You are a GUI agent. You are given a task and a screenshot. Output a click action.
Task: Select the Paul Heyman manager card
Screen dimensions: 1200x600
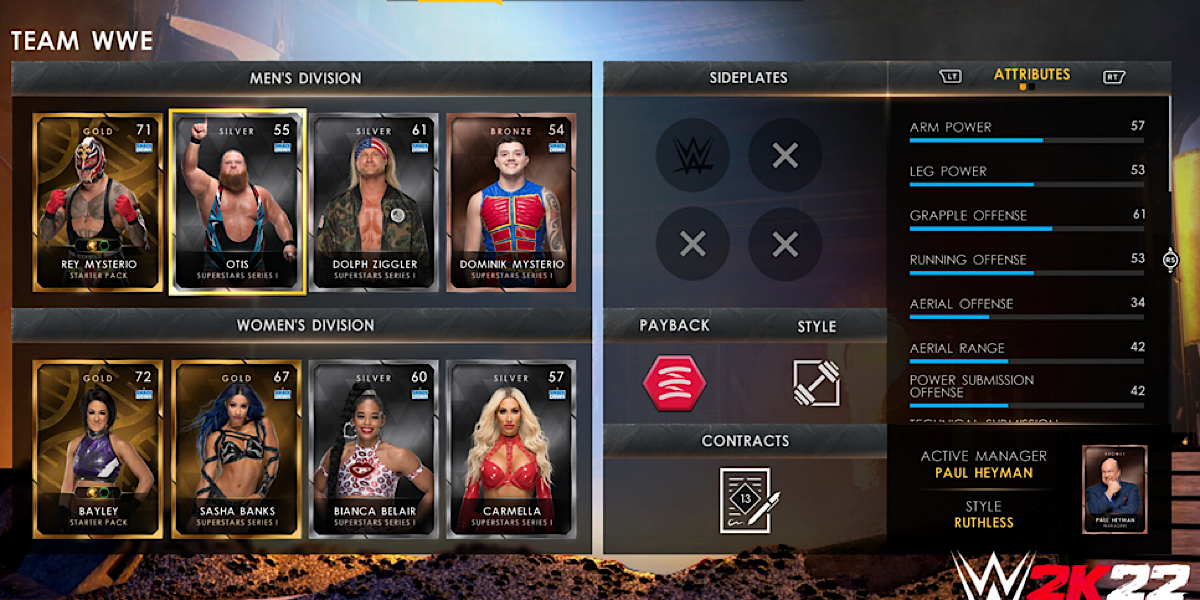pyautogui.click(x=1114, y=490)
